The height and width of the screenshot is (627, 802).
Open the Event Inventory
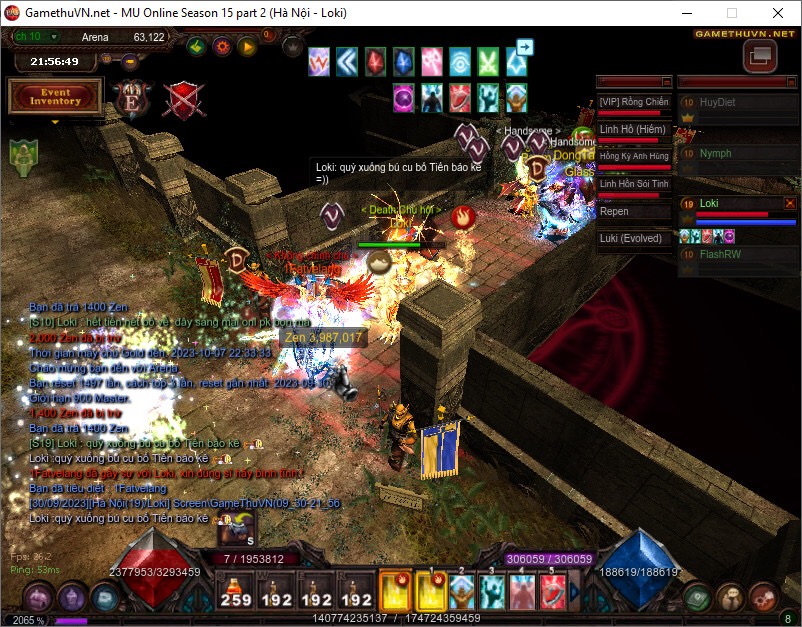coord(55,96)
